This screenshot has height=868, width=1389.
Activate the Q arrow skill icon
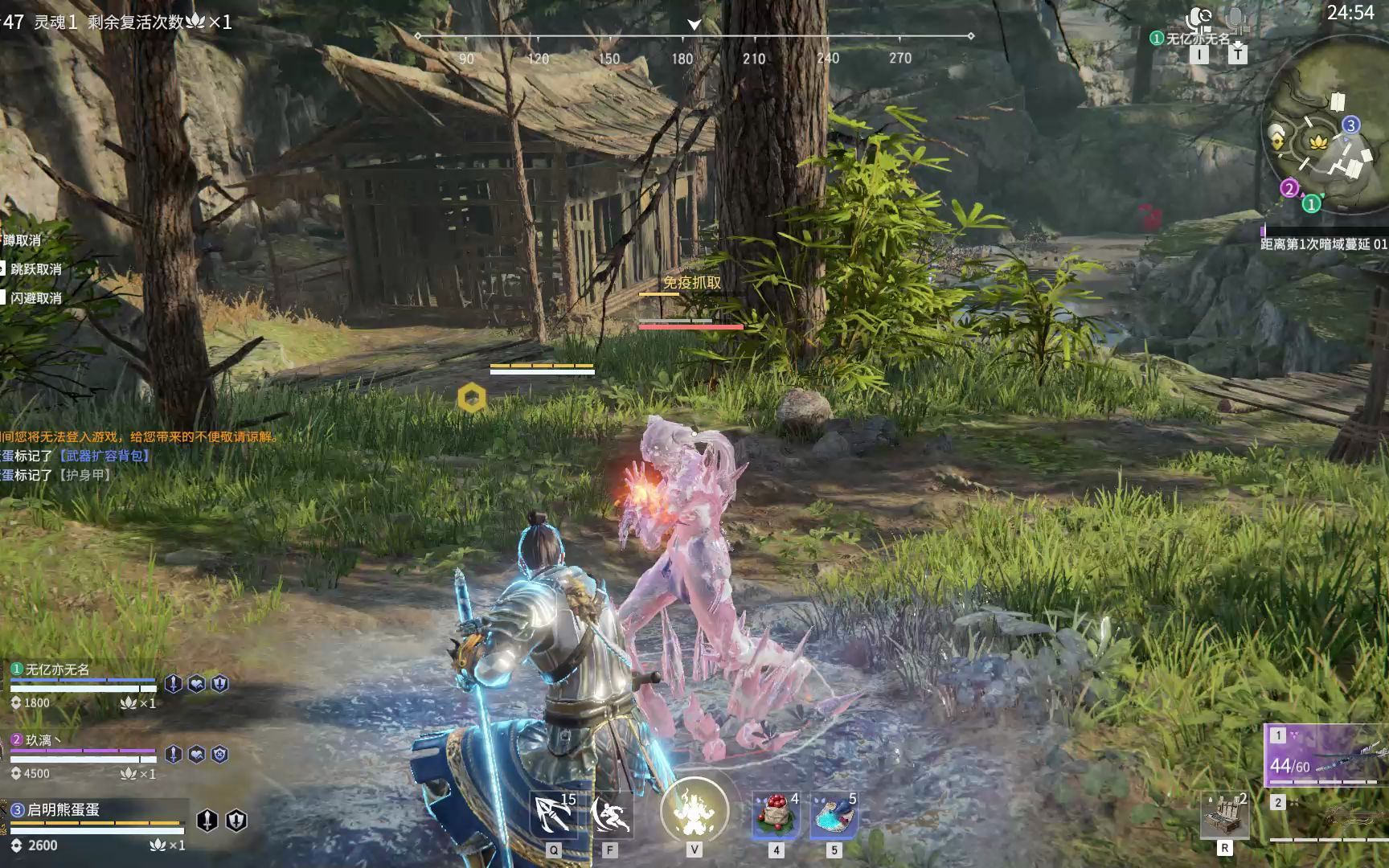554,815
